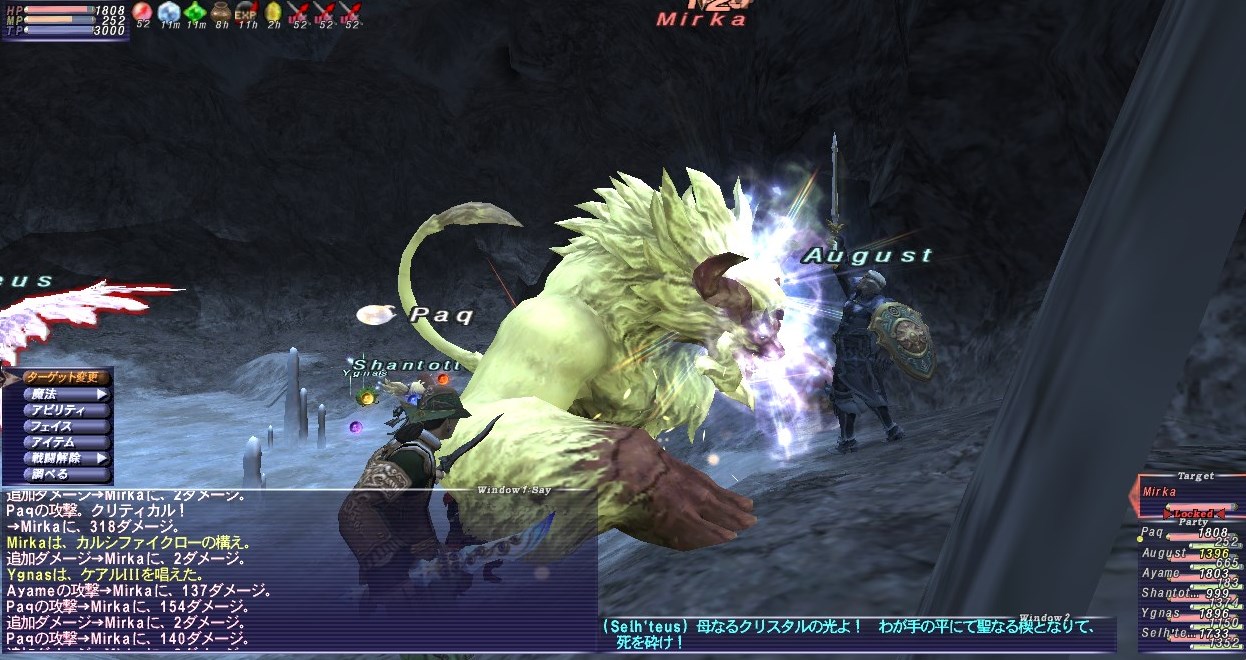Select 戦闘解除 to disengage
Screen dimensions: 1246x660
(x=66, y=458)
